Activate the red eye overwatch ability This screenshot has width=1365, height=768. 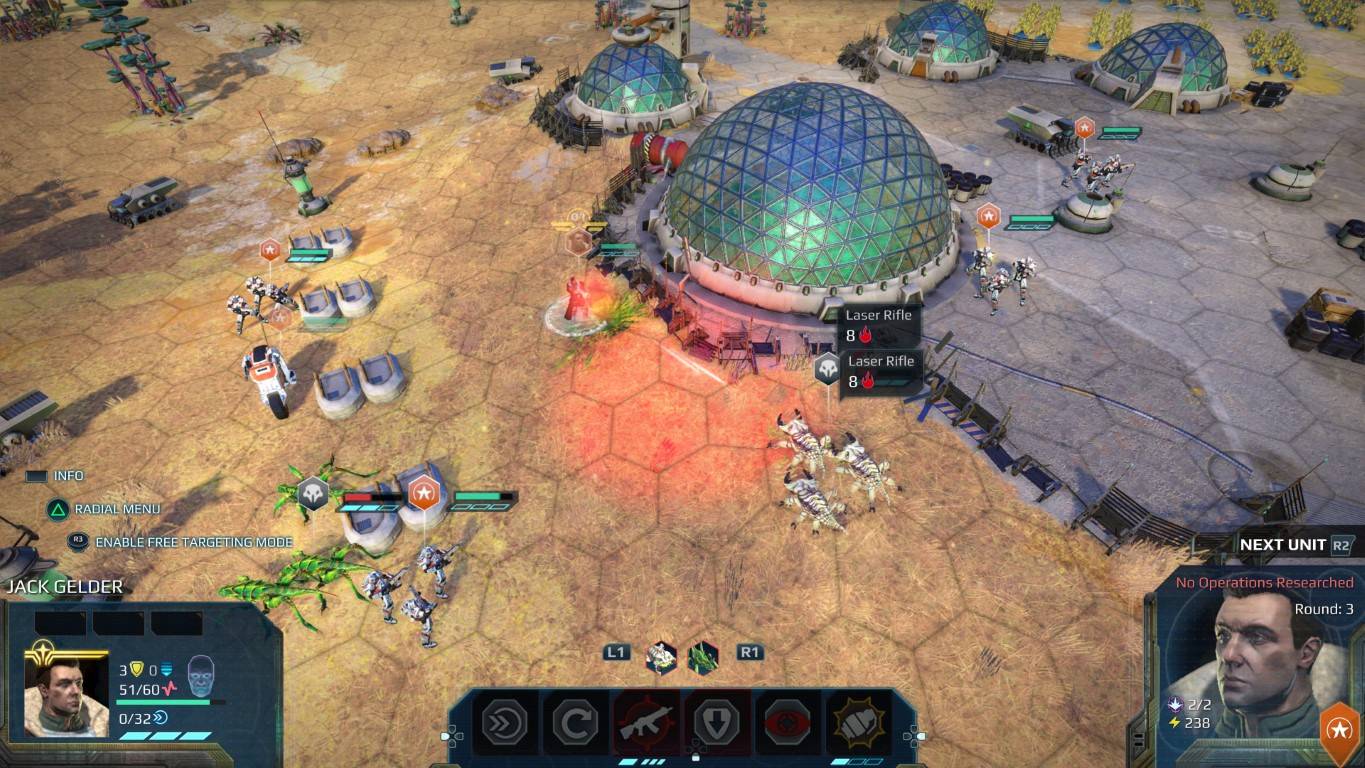pos(786,722)
